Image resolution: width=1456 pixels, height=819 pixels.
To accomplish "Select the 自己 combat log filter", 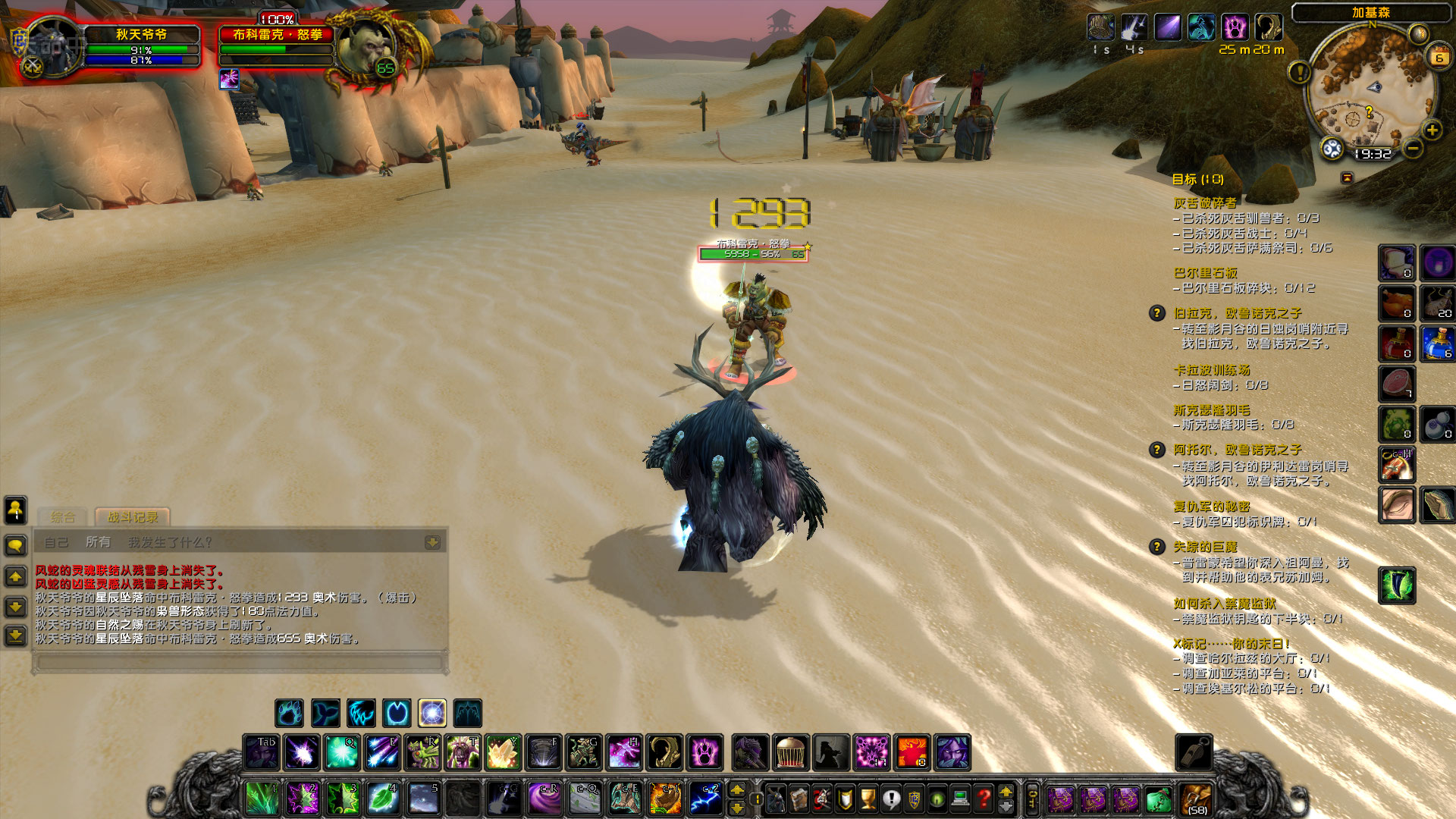I will pyautogui.click(x=56, y=542).
